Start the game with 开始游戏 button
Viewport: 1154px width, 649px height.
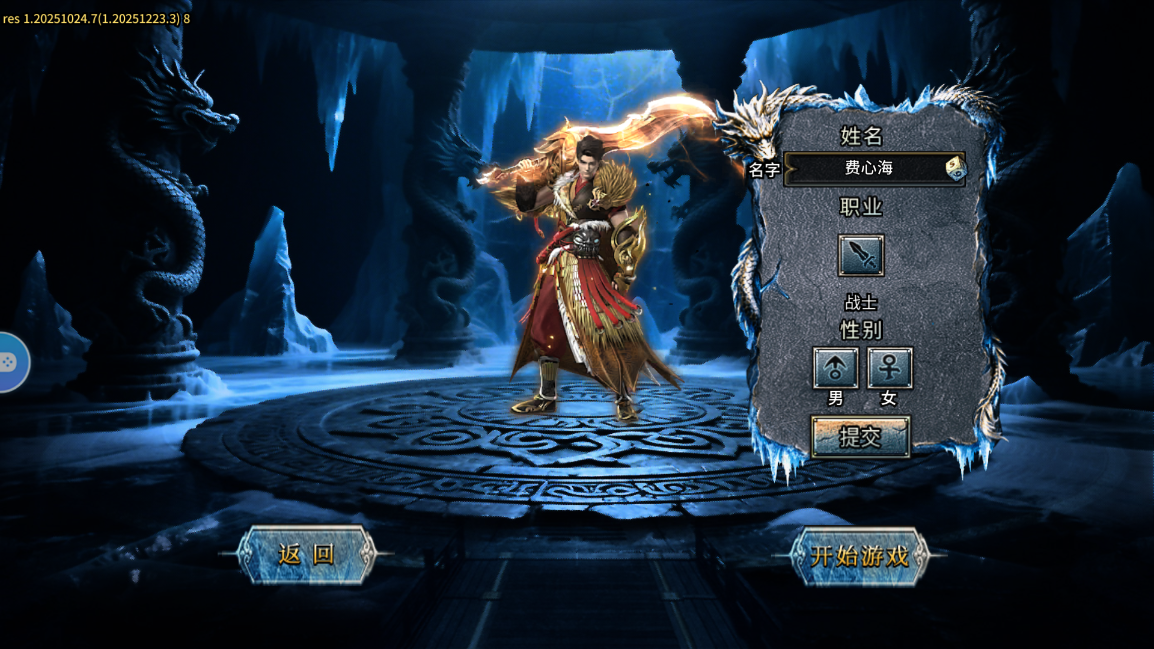coord(859,556)
